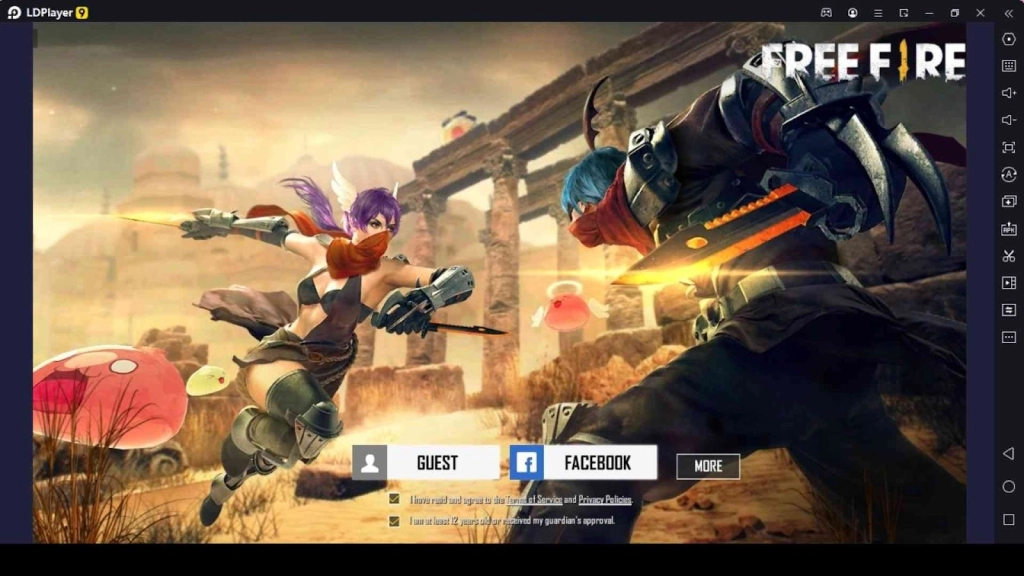Log in as Guest
The width and height of the screenshot is (1024, 576).
click(x=426, y=462)
